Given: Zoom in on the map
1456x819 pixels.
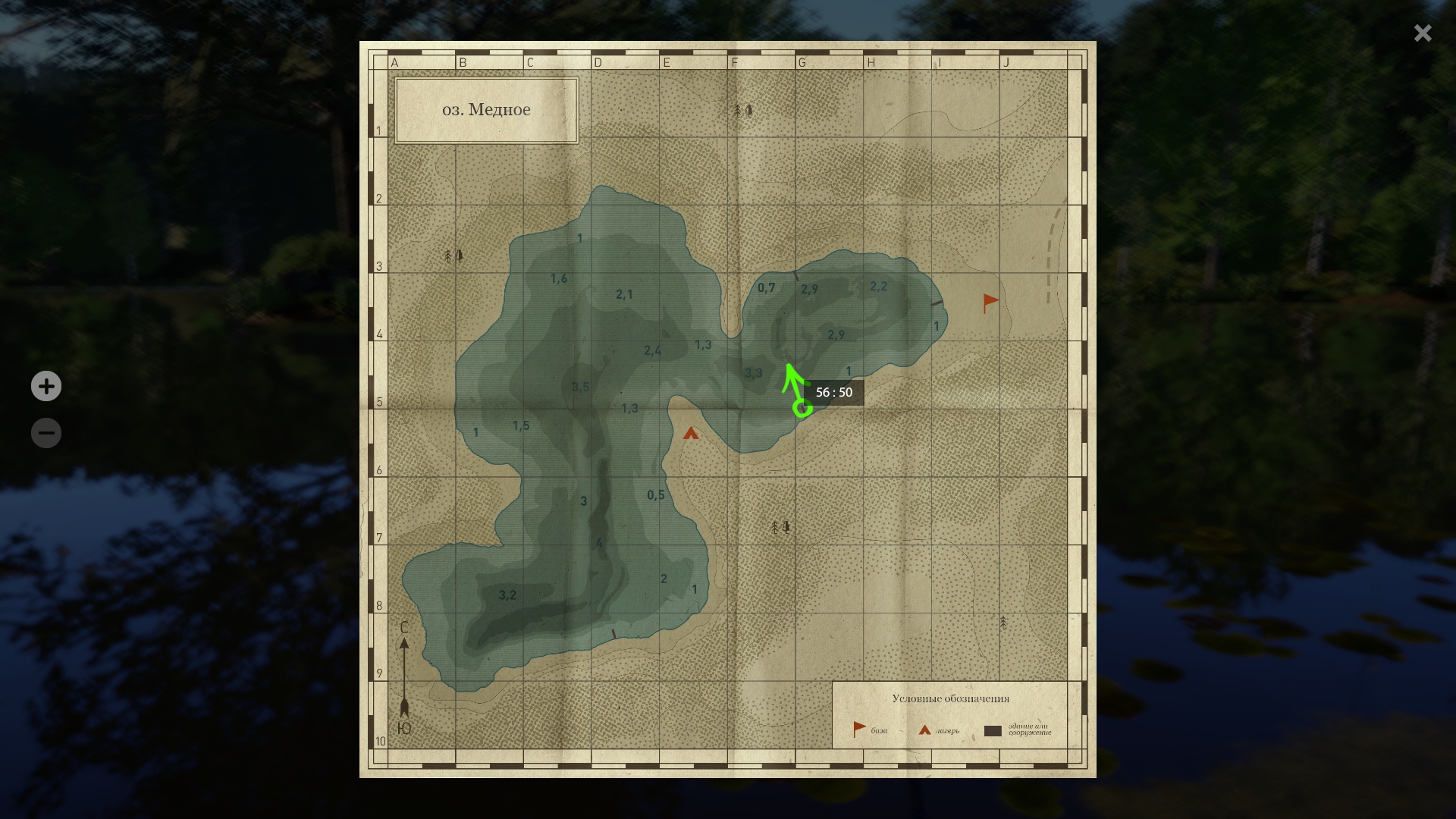Looking at the screenshot, I should 46,386.
